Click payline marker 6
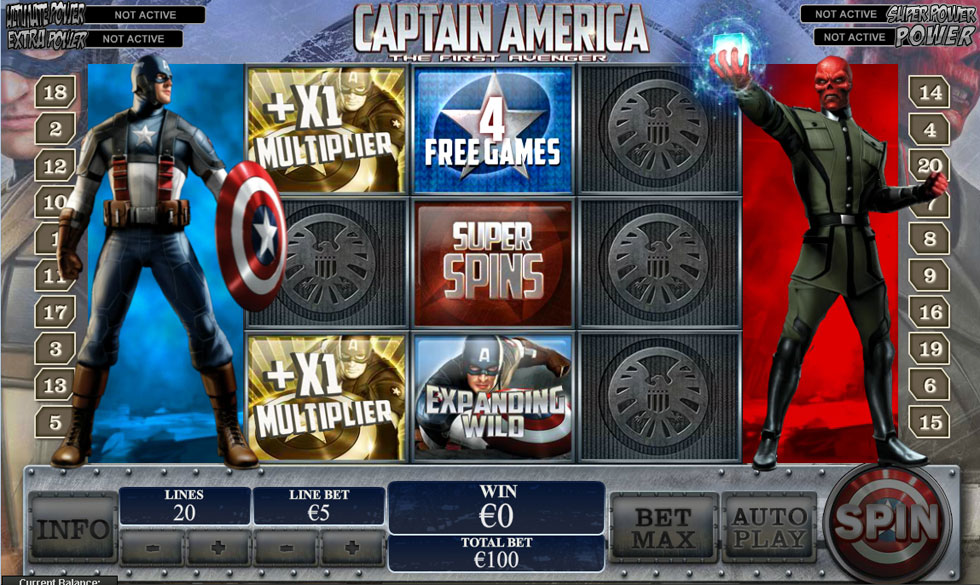 pos(930,385)
